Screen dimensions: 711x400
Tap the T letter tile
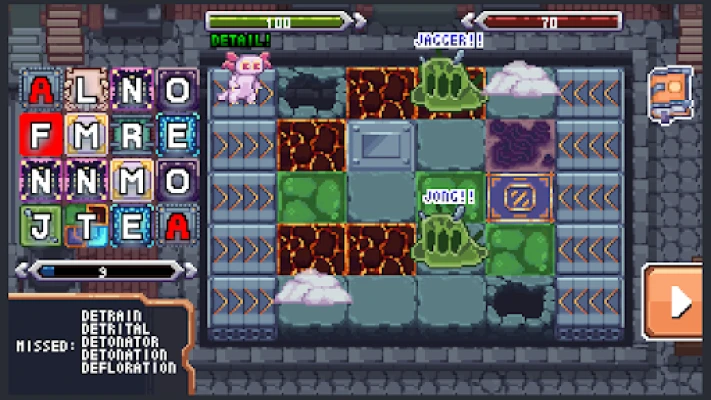click(x=86, y=226)
